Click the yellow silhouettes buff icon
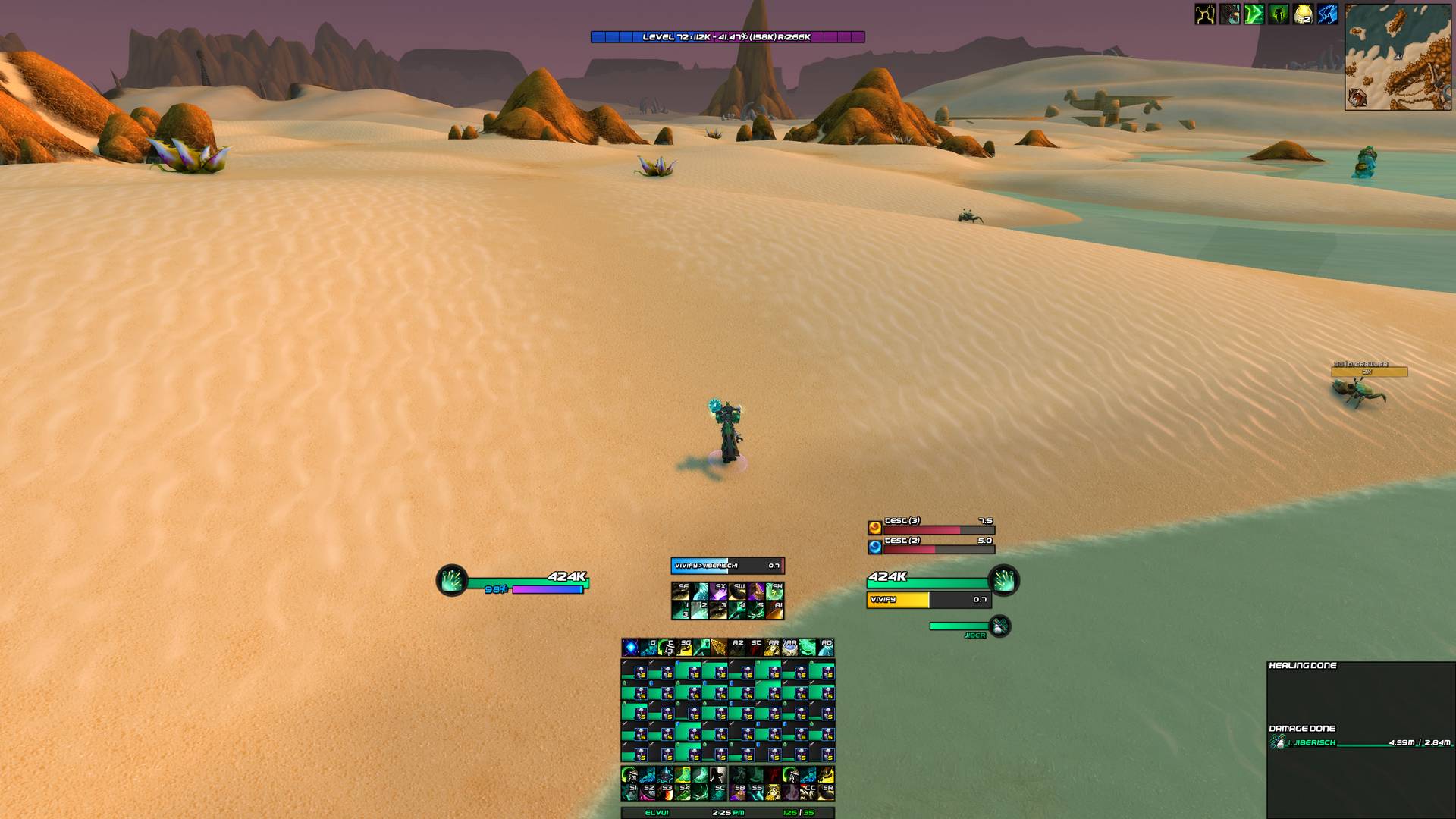Image resolution: width=1456 pixels, height=819 pixels. pos(1205,14)
